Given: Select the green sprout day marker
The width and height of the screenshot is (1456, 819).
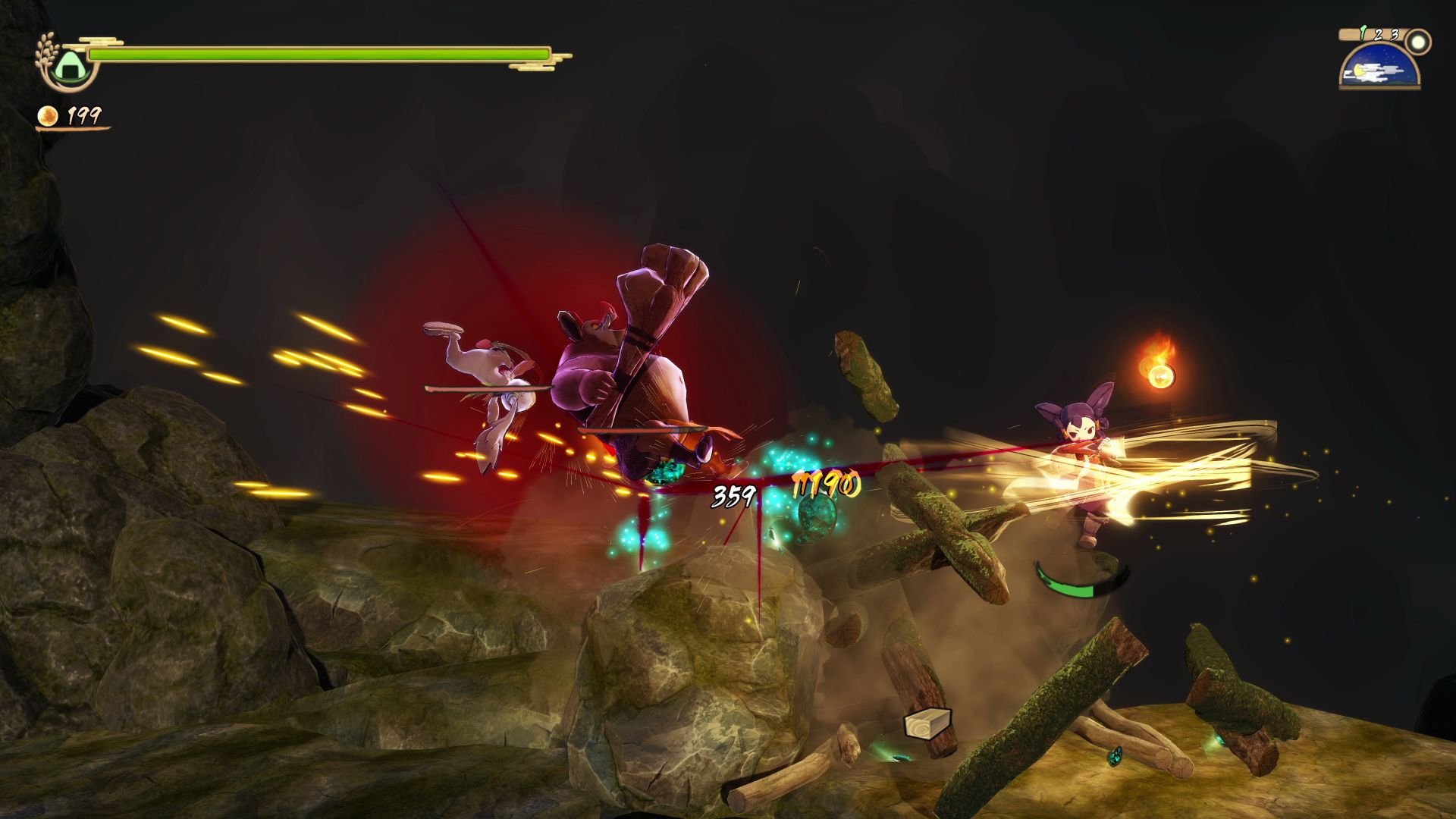Looking at the screenshot, I should (x=1363, y=32).
